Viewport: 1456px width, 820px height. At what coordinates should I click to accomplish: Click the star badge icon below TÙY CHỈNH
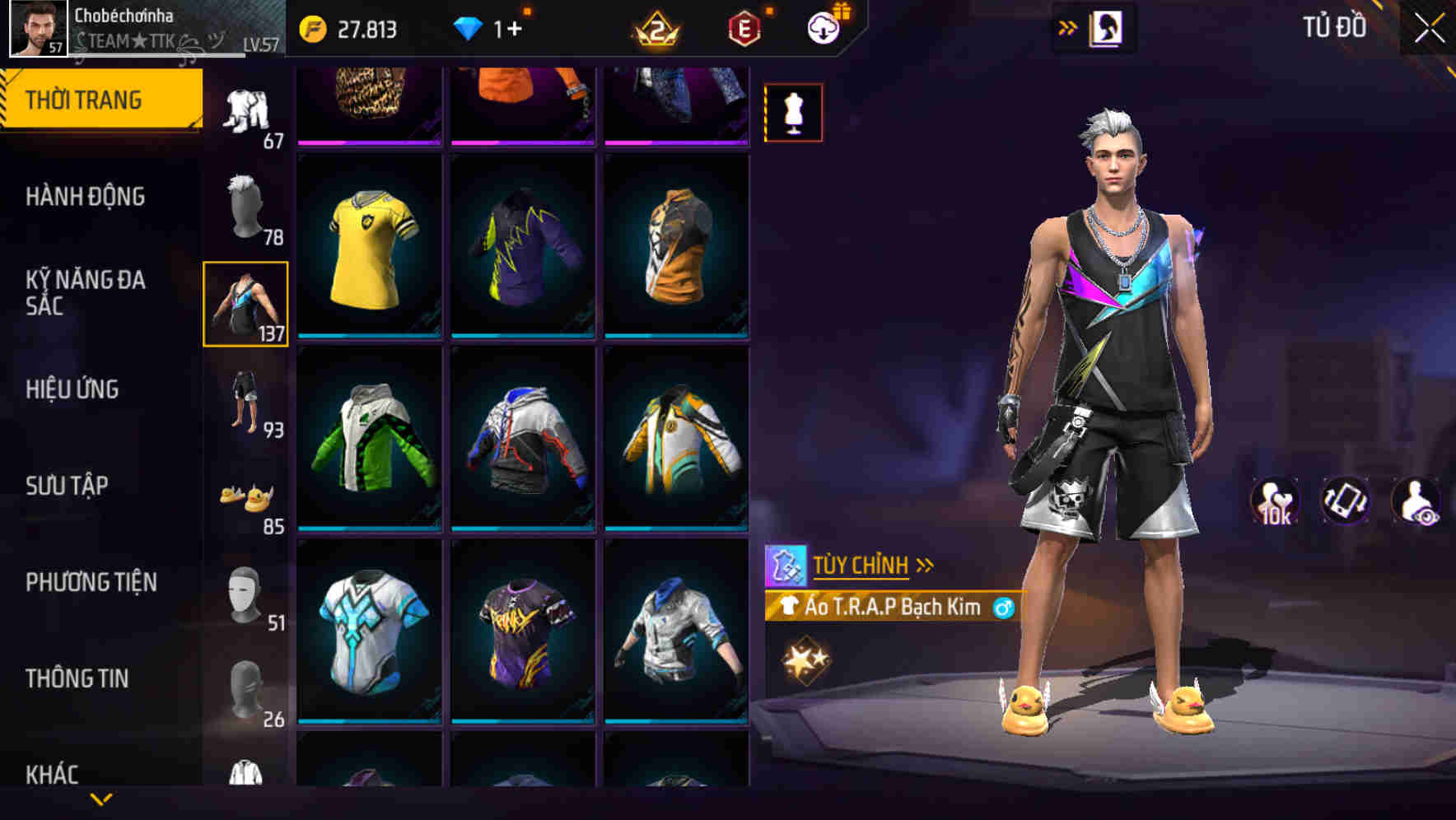[803, 659]
